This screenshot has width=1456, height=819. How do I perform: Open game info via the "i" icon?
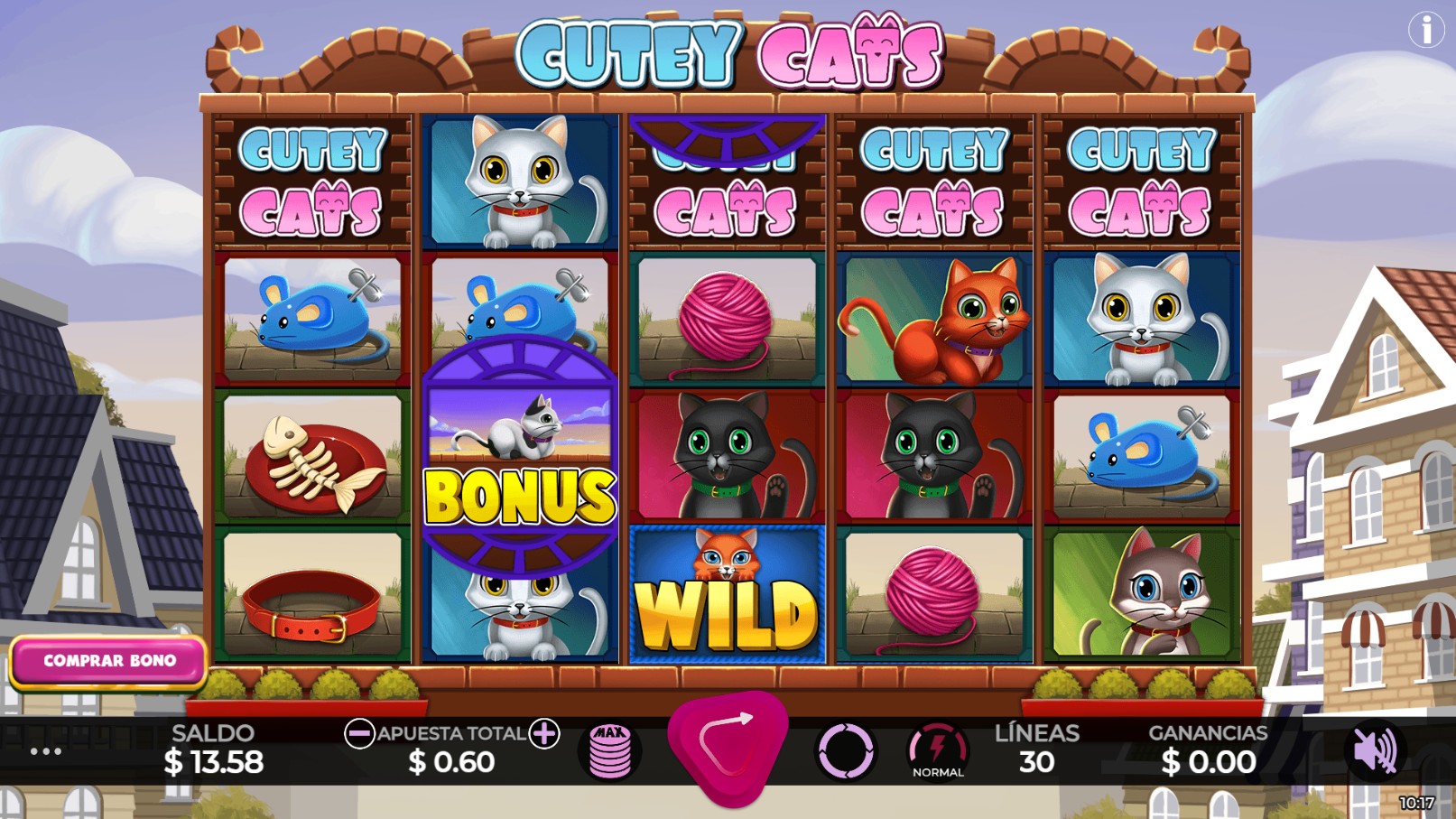1424,32
